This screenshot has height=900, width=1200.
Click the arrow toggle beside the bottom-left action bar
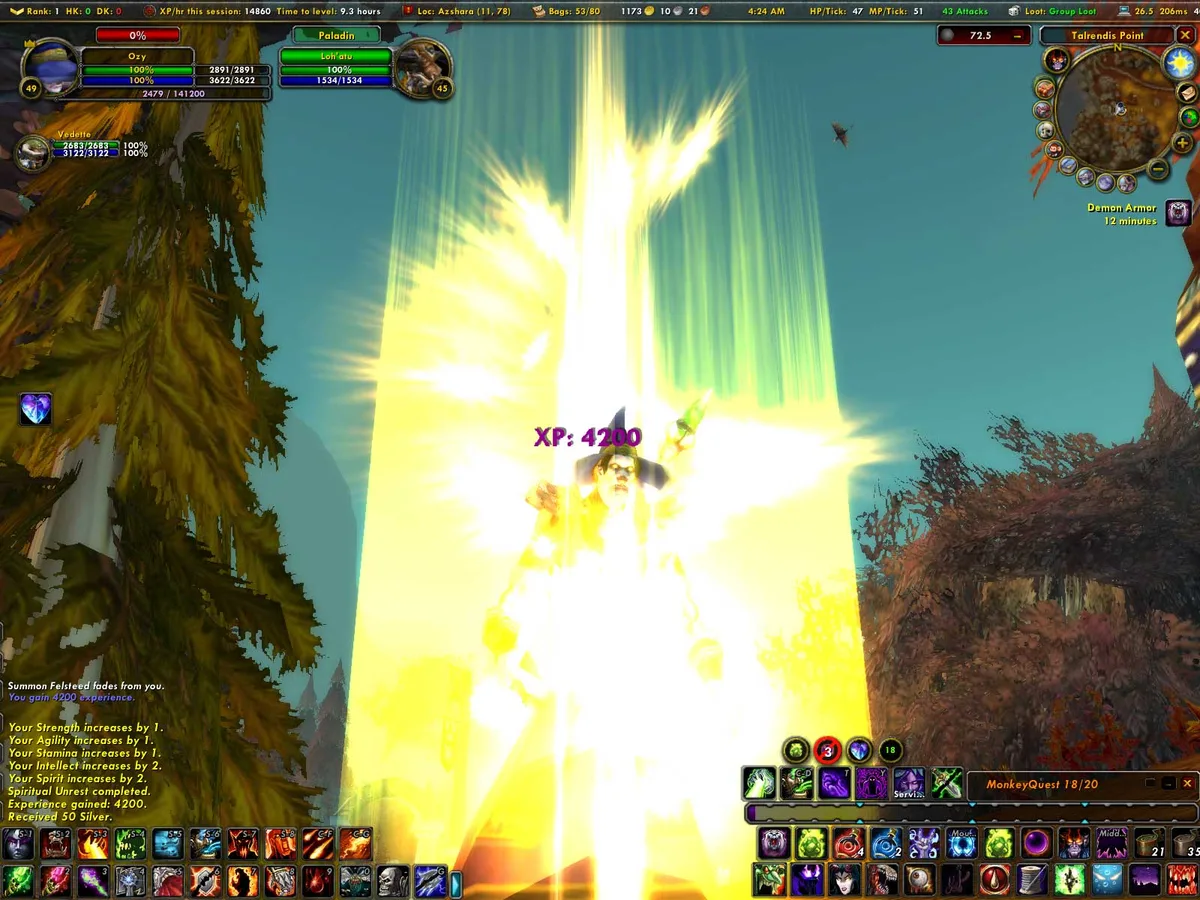[456, 883]
